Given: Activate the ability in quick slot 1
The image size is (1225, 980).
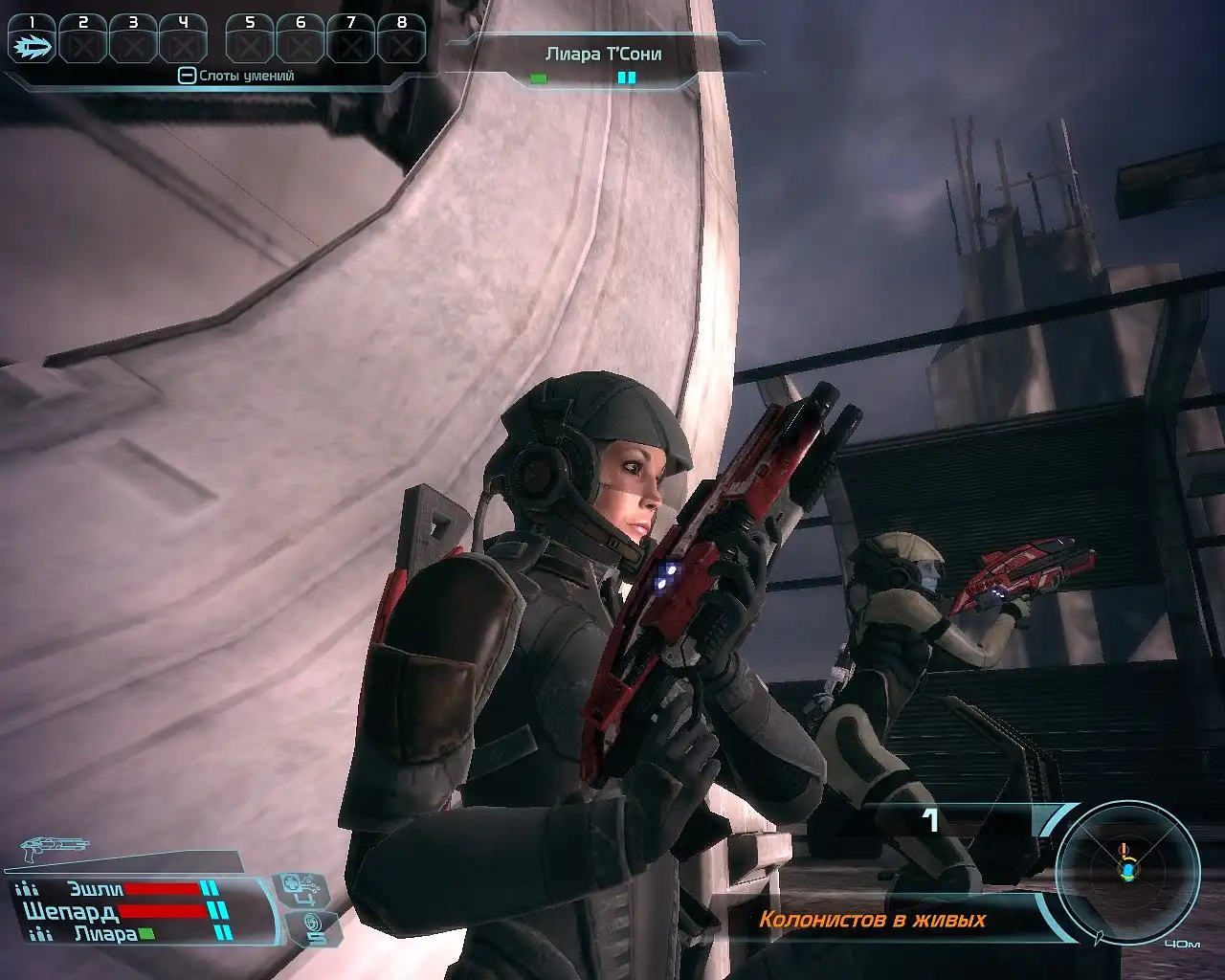Looking at the screenshot, I should (33, 45).
